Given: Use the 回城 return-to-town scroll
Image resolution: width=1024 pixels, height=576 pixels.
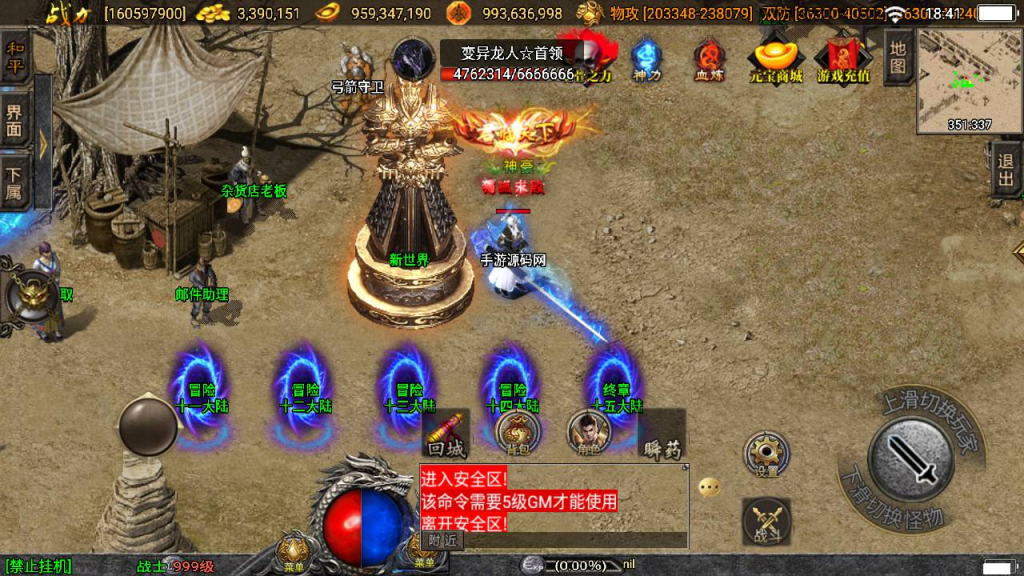Looking at the screenshot, I should pyautogui.click(x=445, y=432).
